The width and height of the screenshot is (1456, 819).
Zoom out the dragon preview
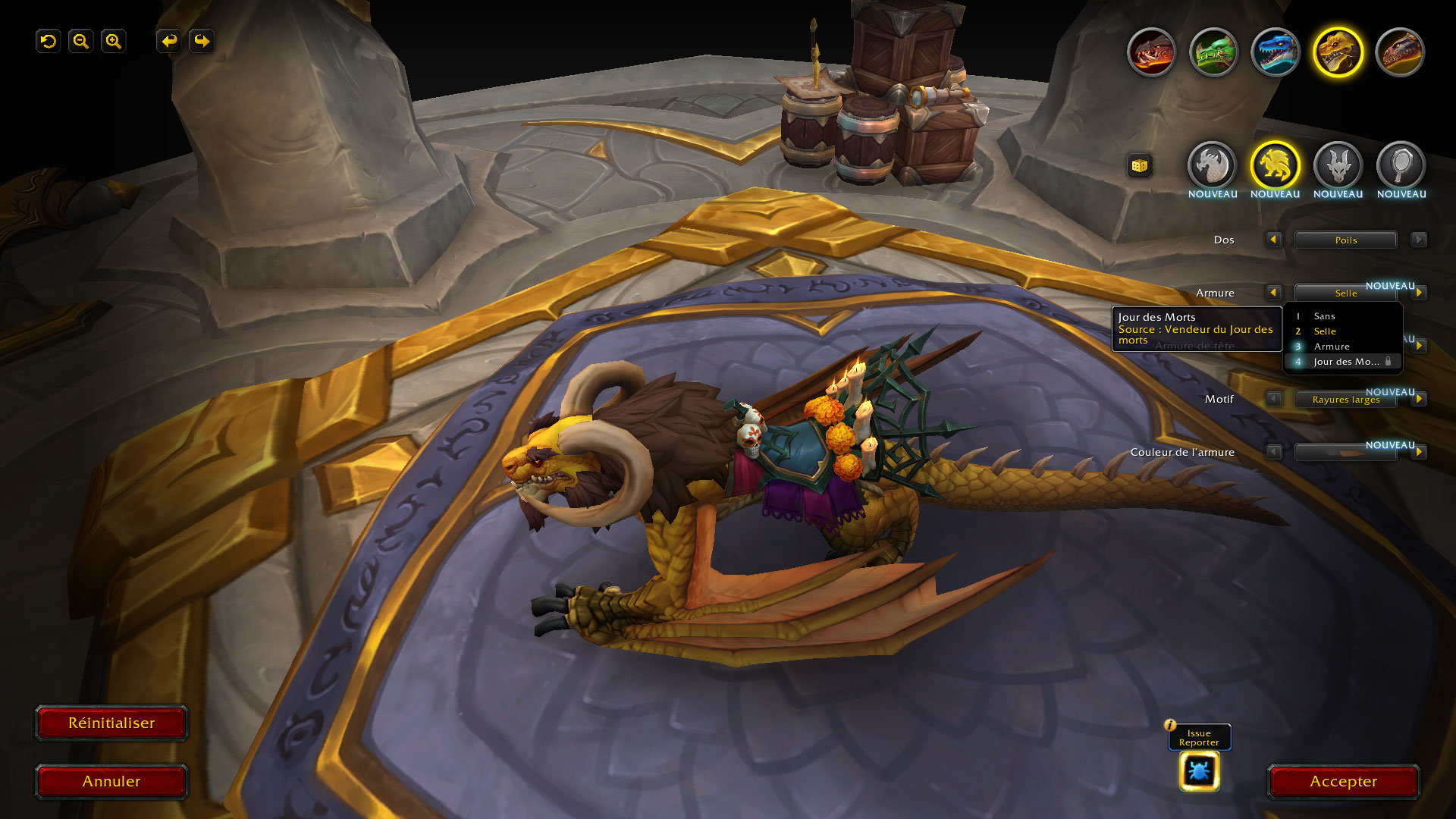pos(81,41)
